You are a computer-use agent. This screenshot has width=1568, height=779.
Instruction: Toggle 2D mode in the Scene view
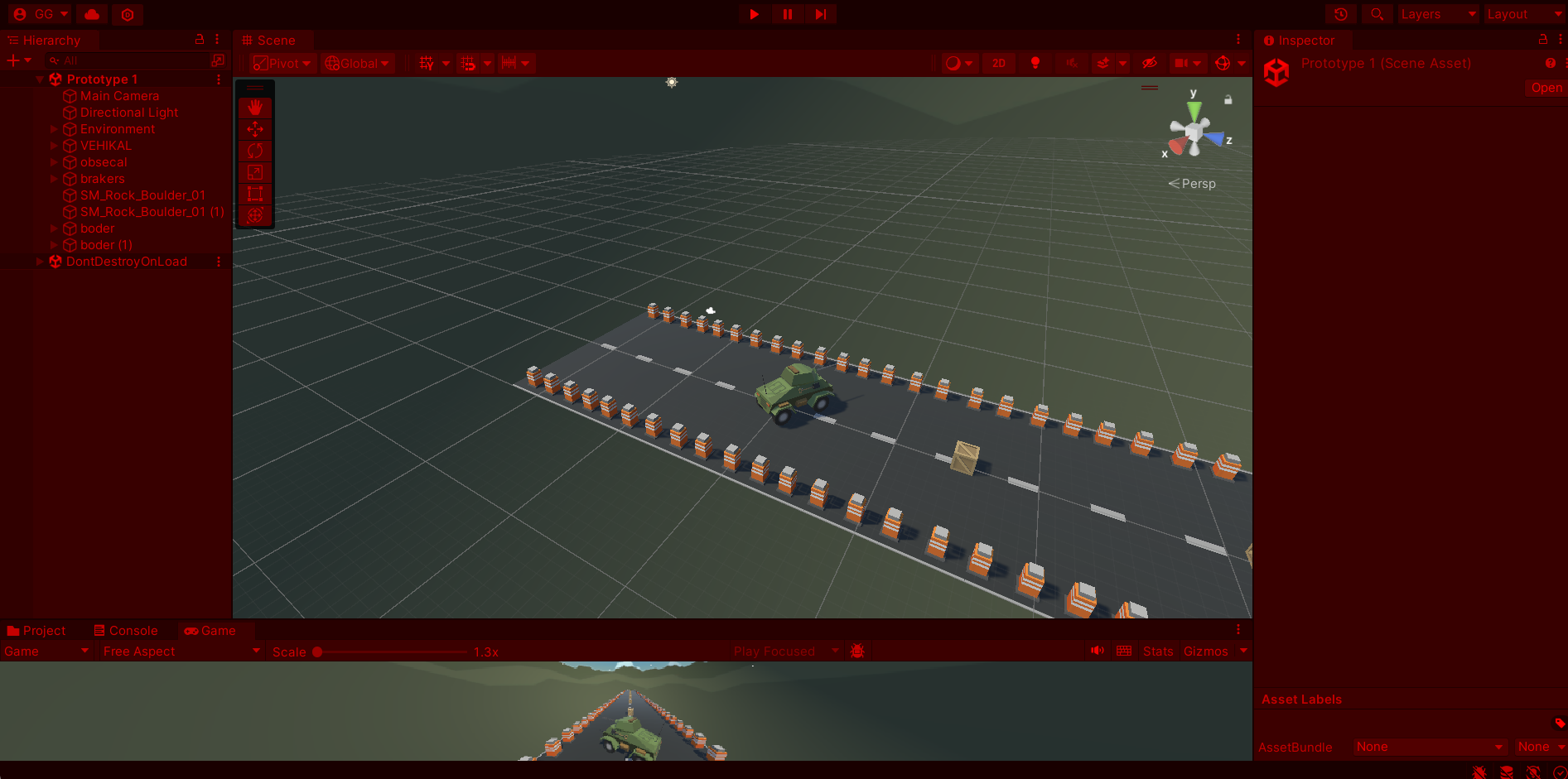point(999,63)
